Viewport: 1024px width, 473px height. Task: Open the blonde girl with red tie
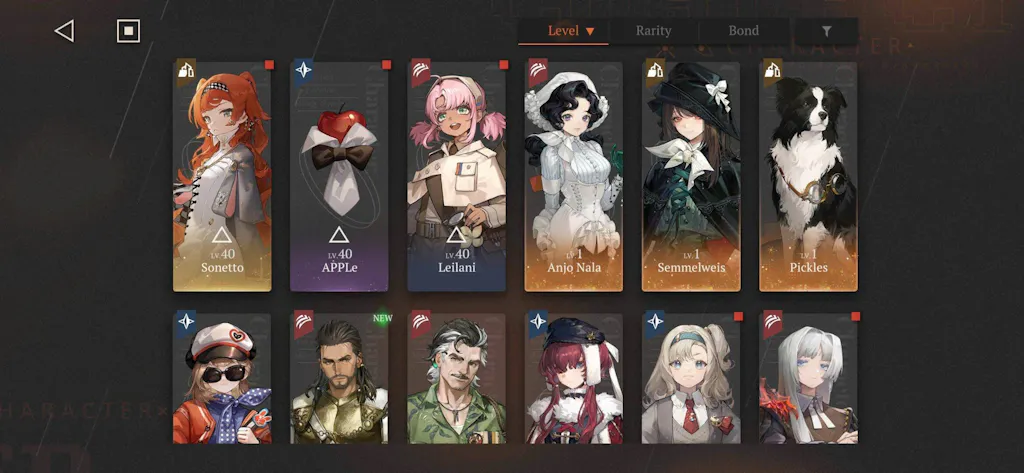click(x=691, y=378)
